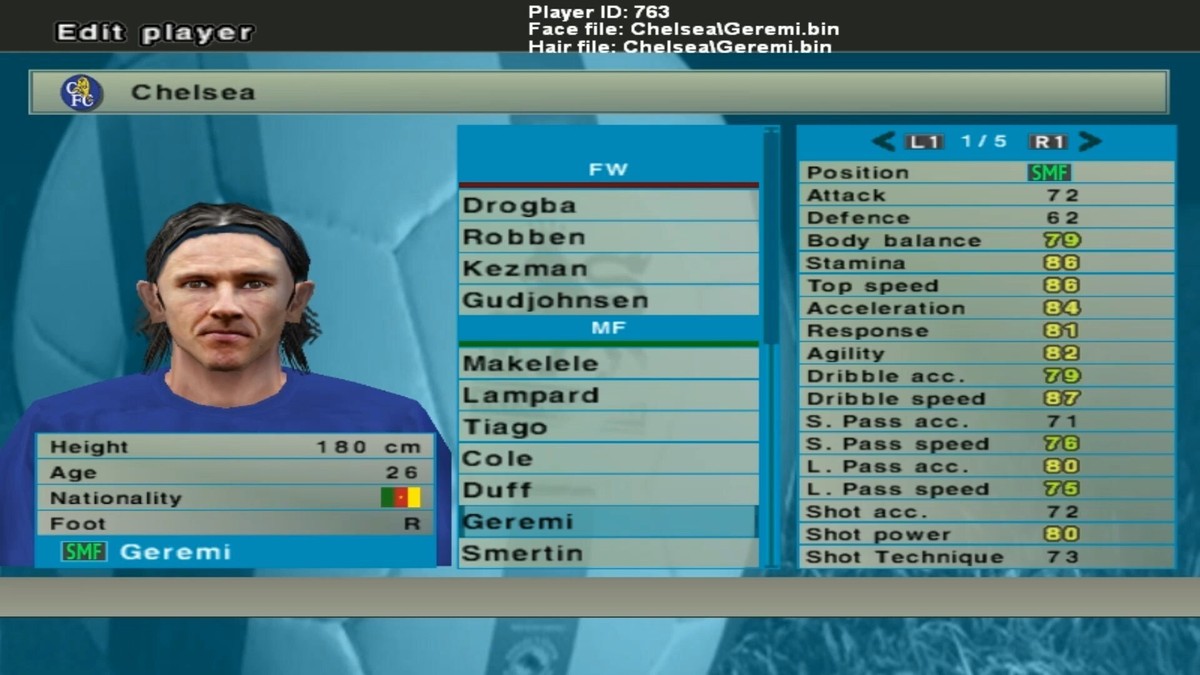Pick Gudjohnsen in the player list
Viewport: 1200px width, 675px height.
coord(608,300)
